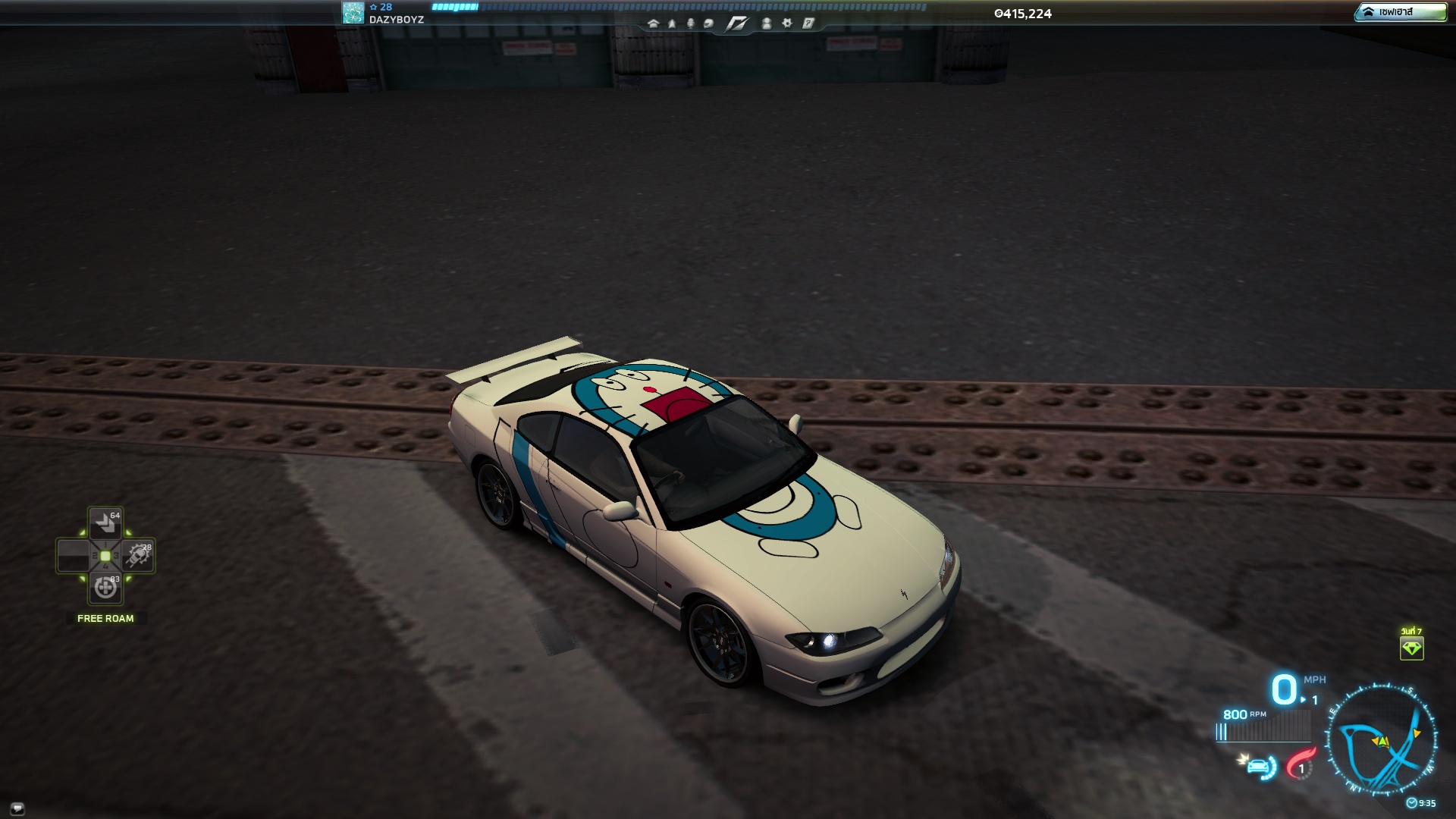The image size is (1456, 819).
Task: Click the green gem daily reward icon
Action: tap(1411, 648)
